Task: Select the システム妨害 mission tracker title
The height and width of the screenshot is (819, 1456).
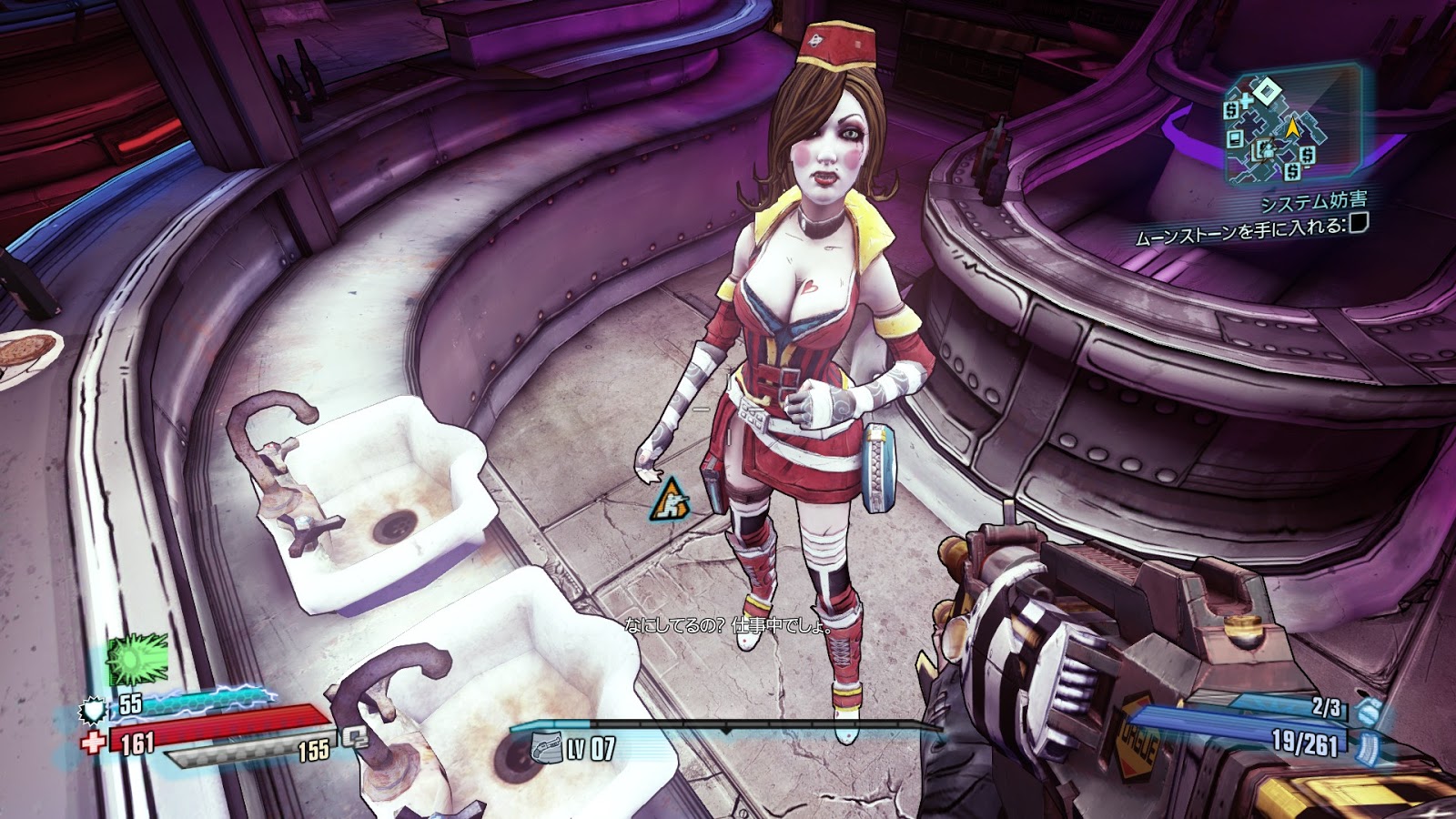Action: 1313,202
